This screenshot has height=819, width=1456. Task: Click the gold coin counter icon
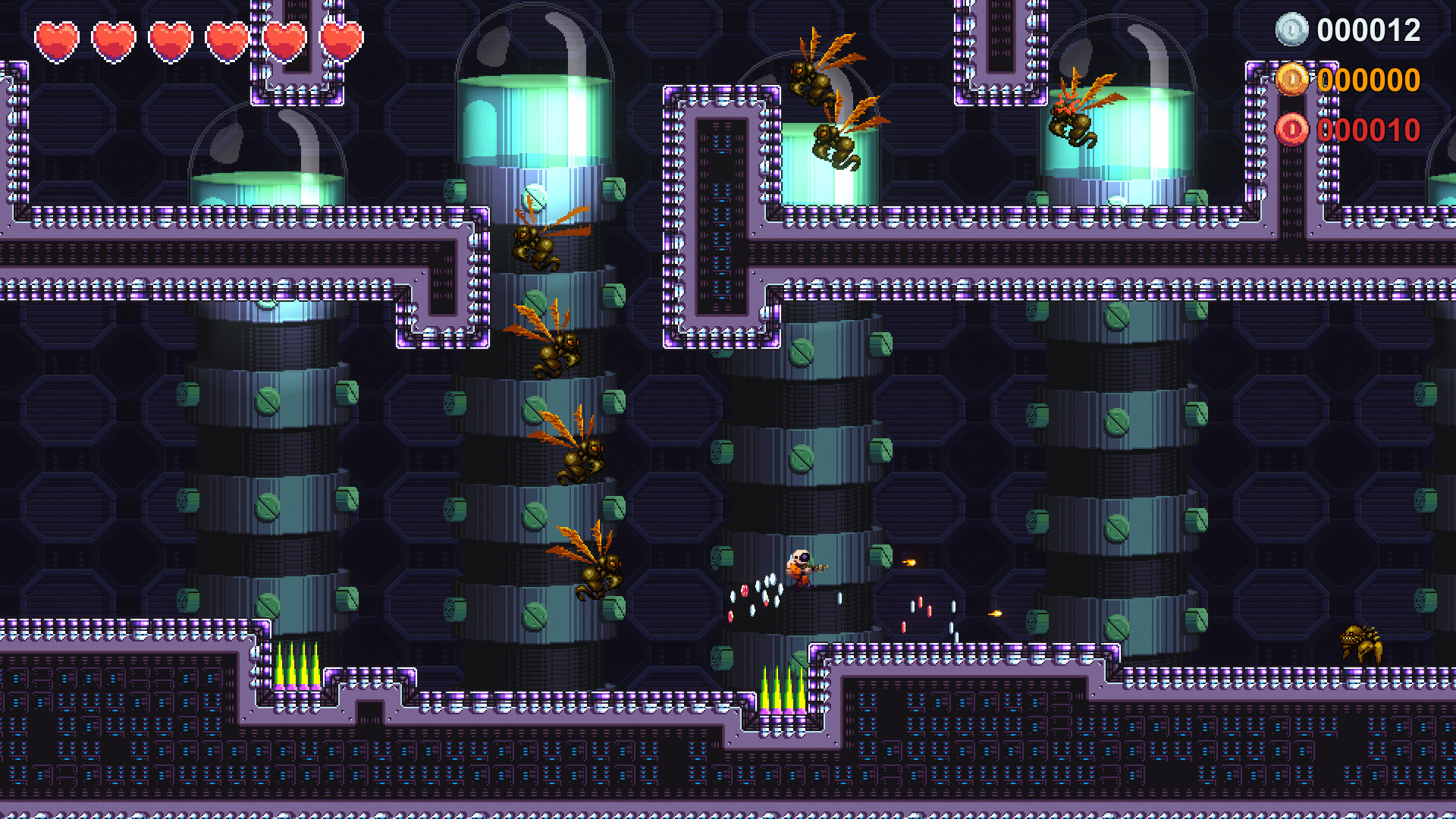[x=1294, y=81]
